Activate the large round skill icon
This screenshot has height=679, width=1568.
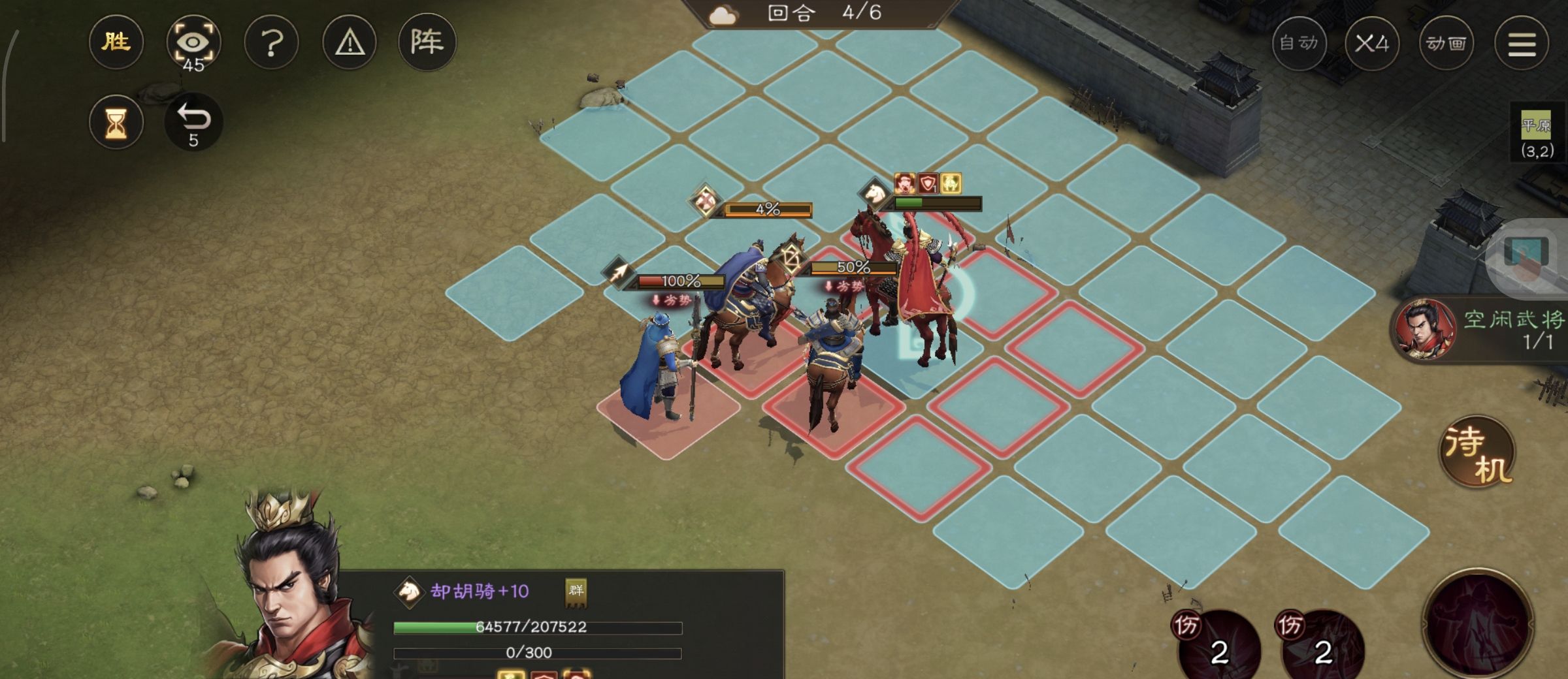point(1478,624)
